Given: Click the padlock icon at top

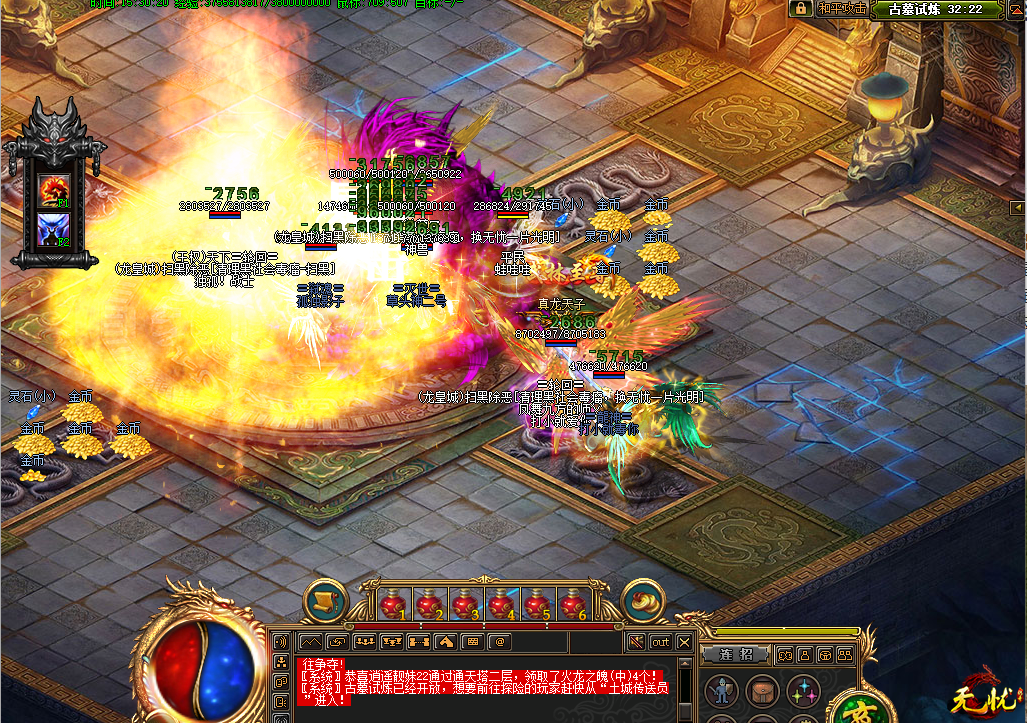Looking at the screenshot, I should pyautogui.click(x=800, y=8).
